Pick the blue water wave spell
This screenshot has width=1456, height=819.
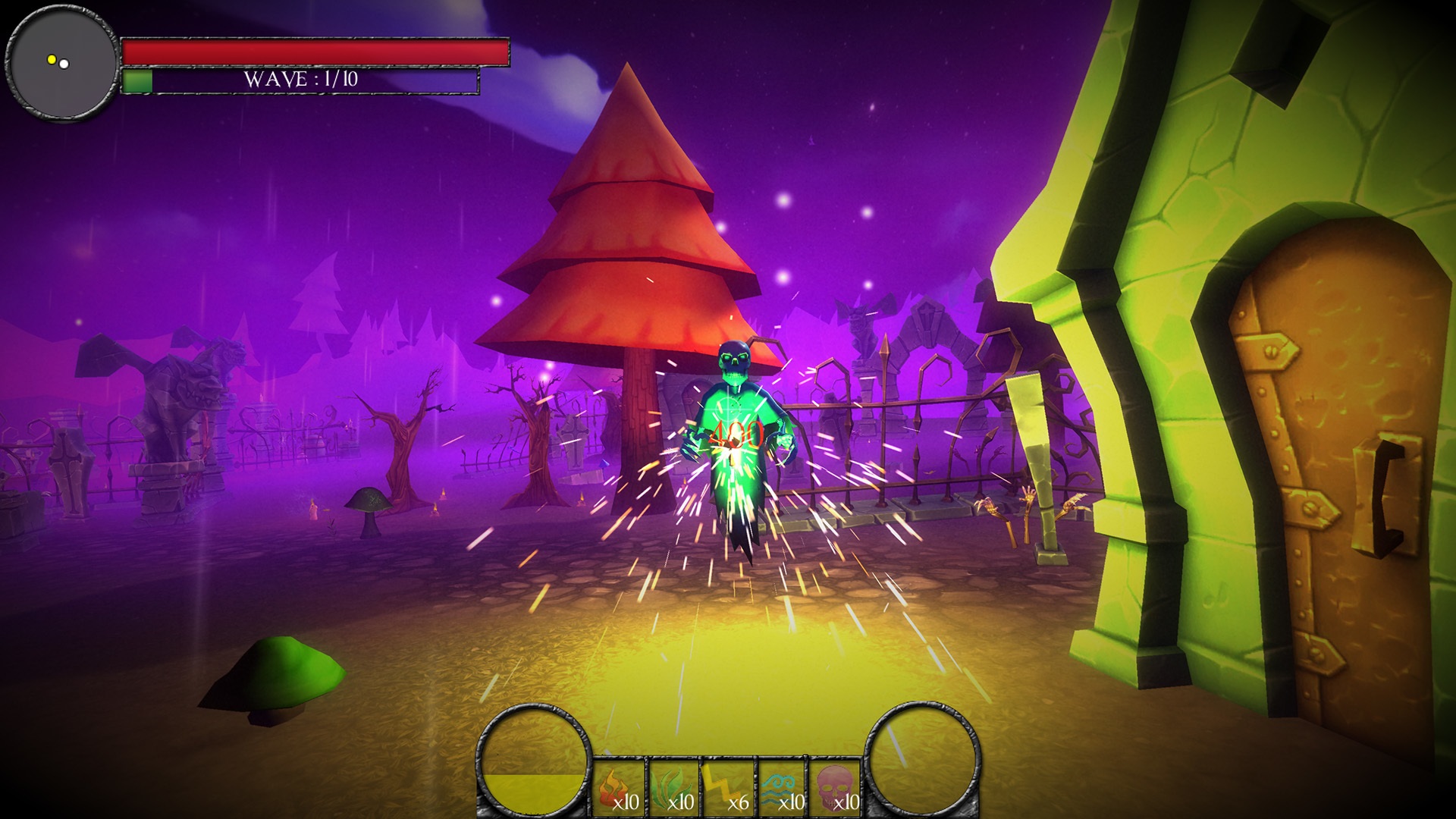783,789
